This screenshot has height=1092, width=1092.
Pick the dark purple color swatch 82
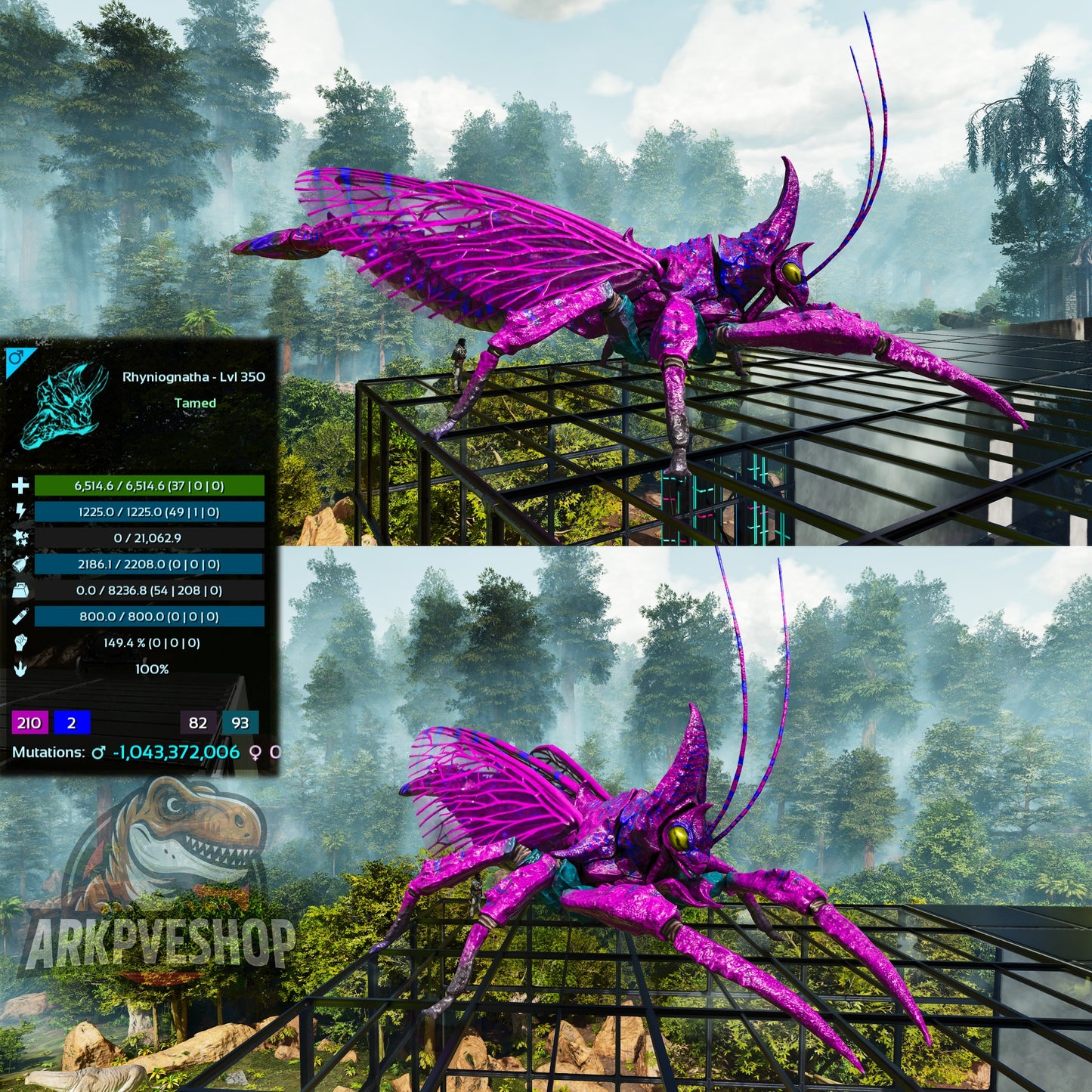point(198,722)
